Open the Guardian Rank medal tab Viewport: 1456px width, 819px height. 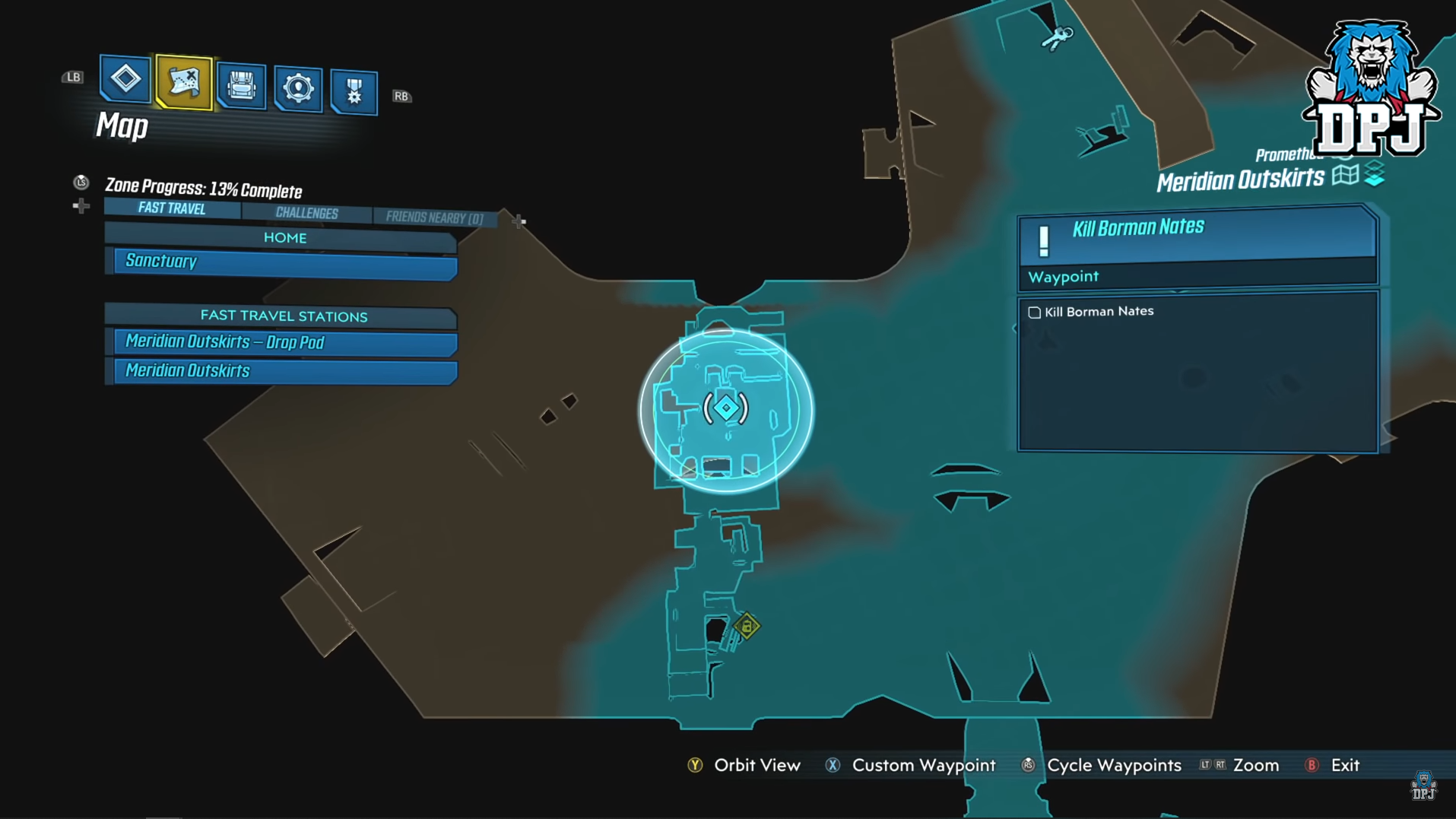tap(354, 92)
